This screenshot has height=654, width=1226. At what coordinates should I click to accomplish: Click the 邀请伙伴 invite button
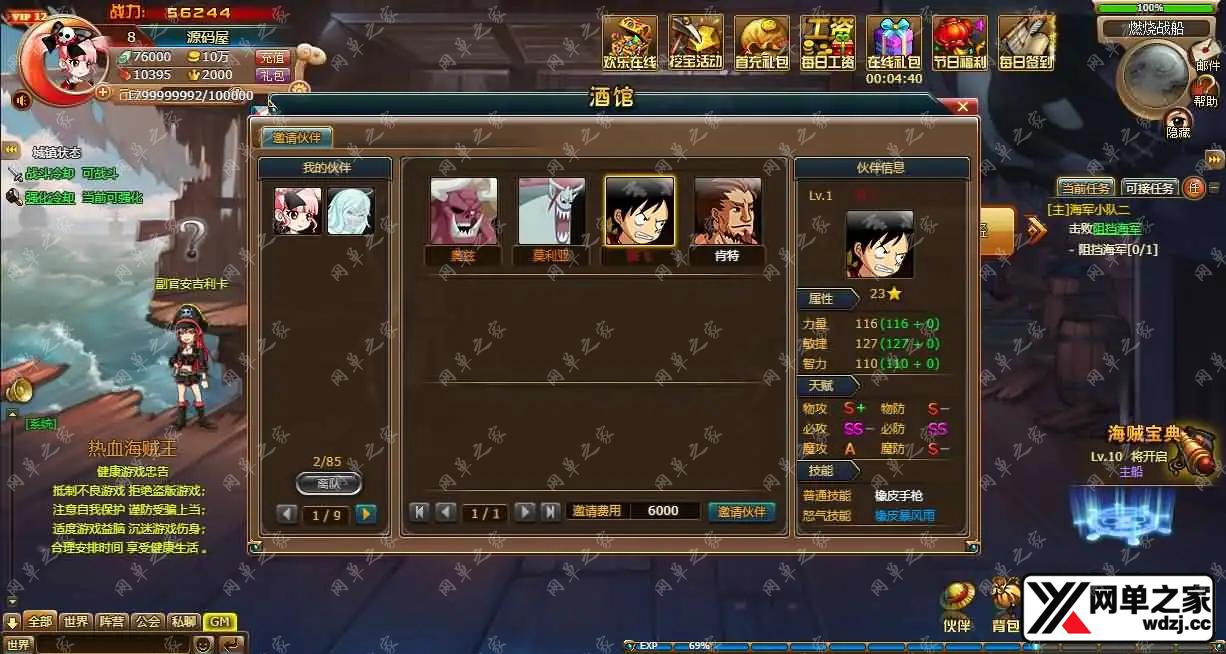(742, 511)
